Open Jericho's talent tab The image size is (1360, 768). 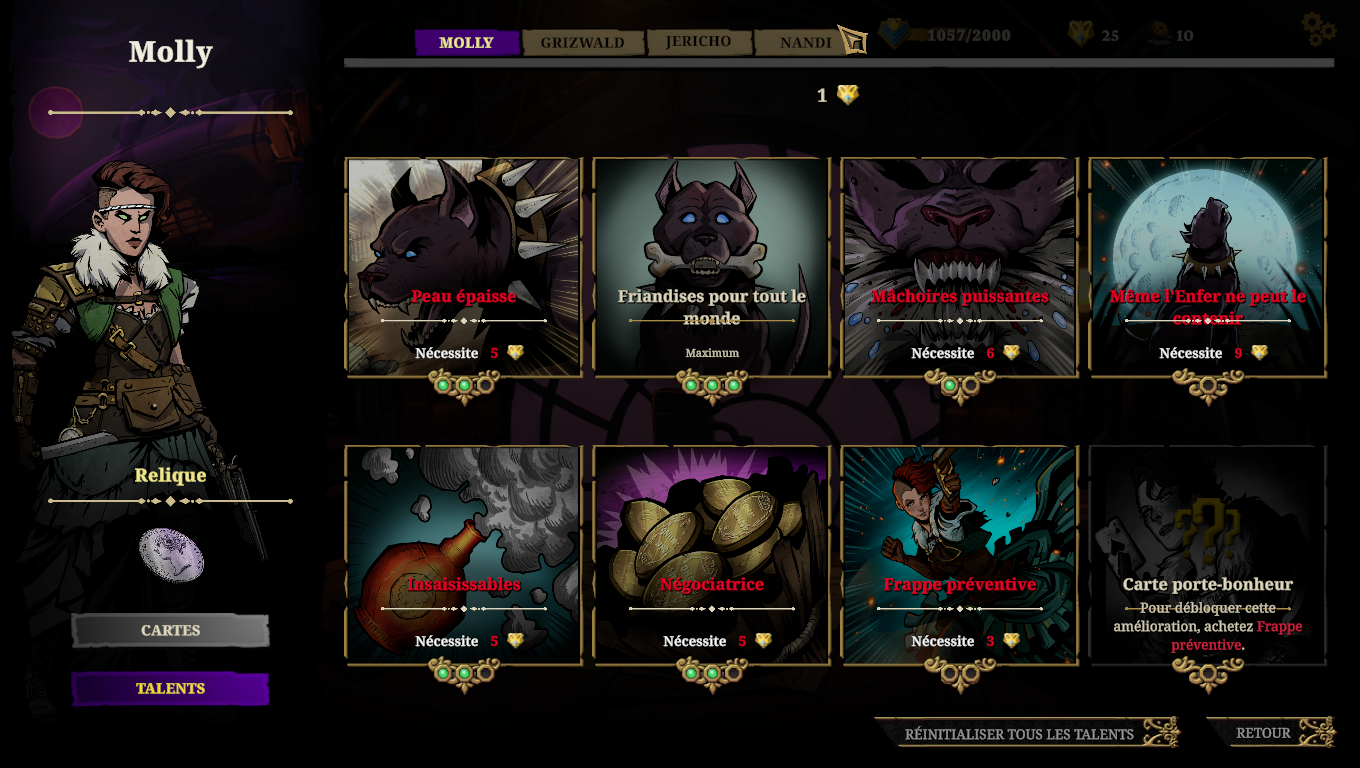click(699, 42)
